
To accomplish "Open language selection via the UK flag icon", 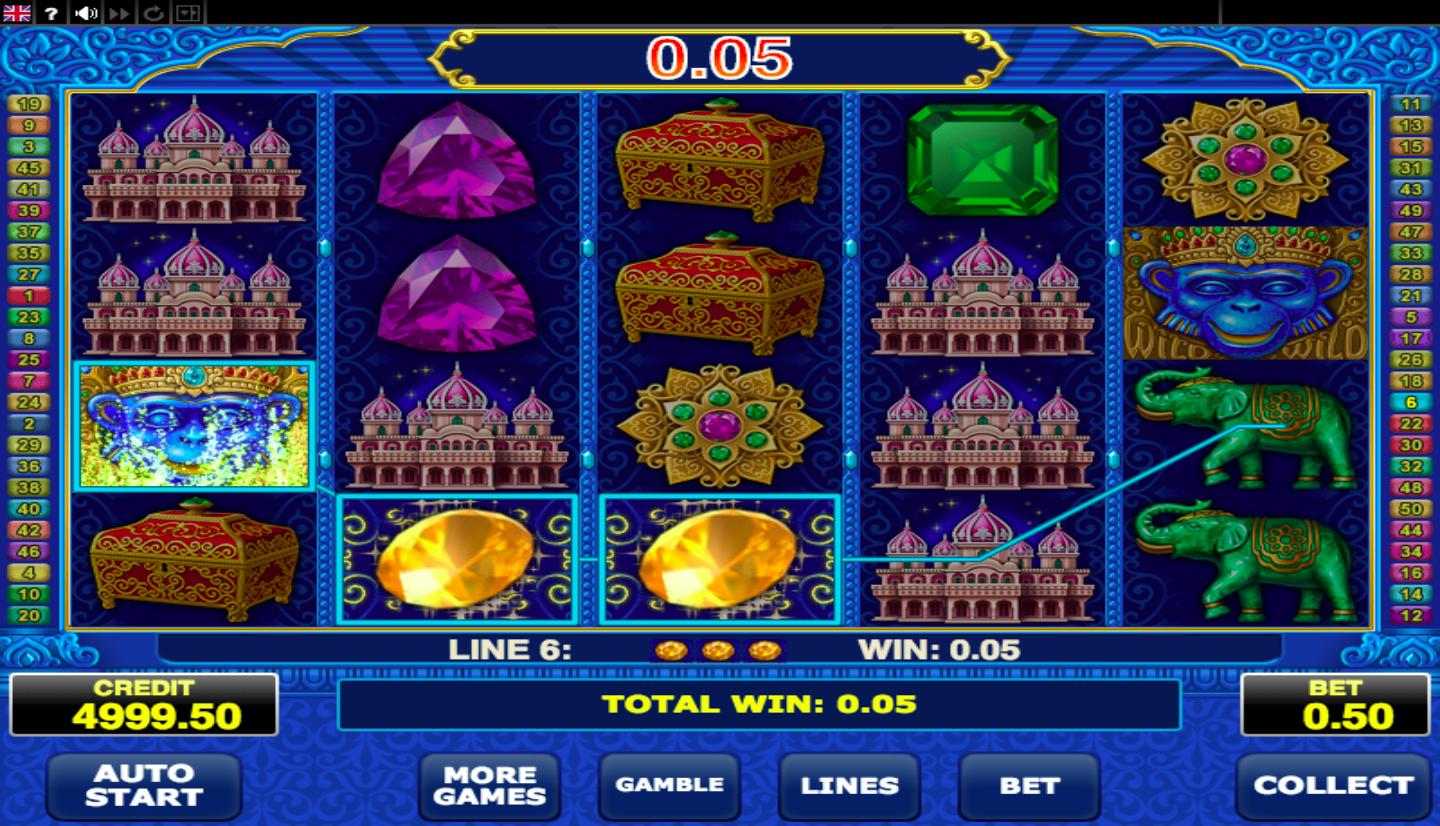I will click(x=17, y=13).
